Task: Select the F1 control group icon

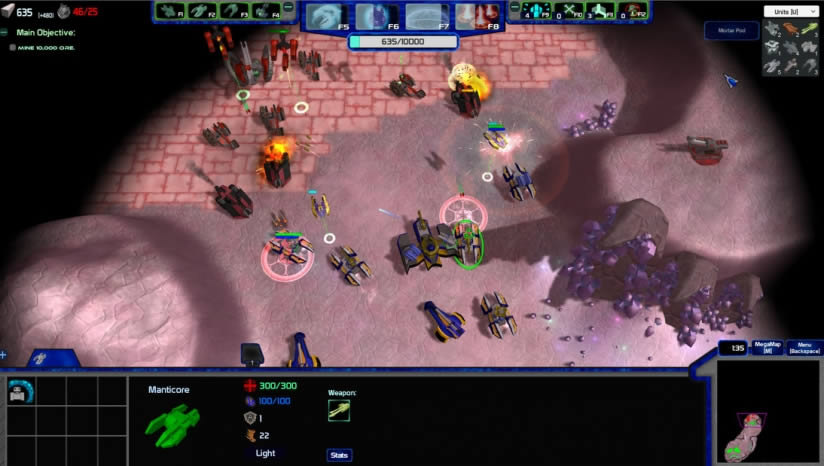Action: pos(169,11)
